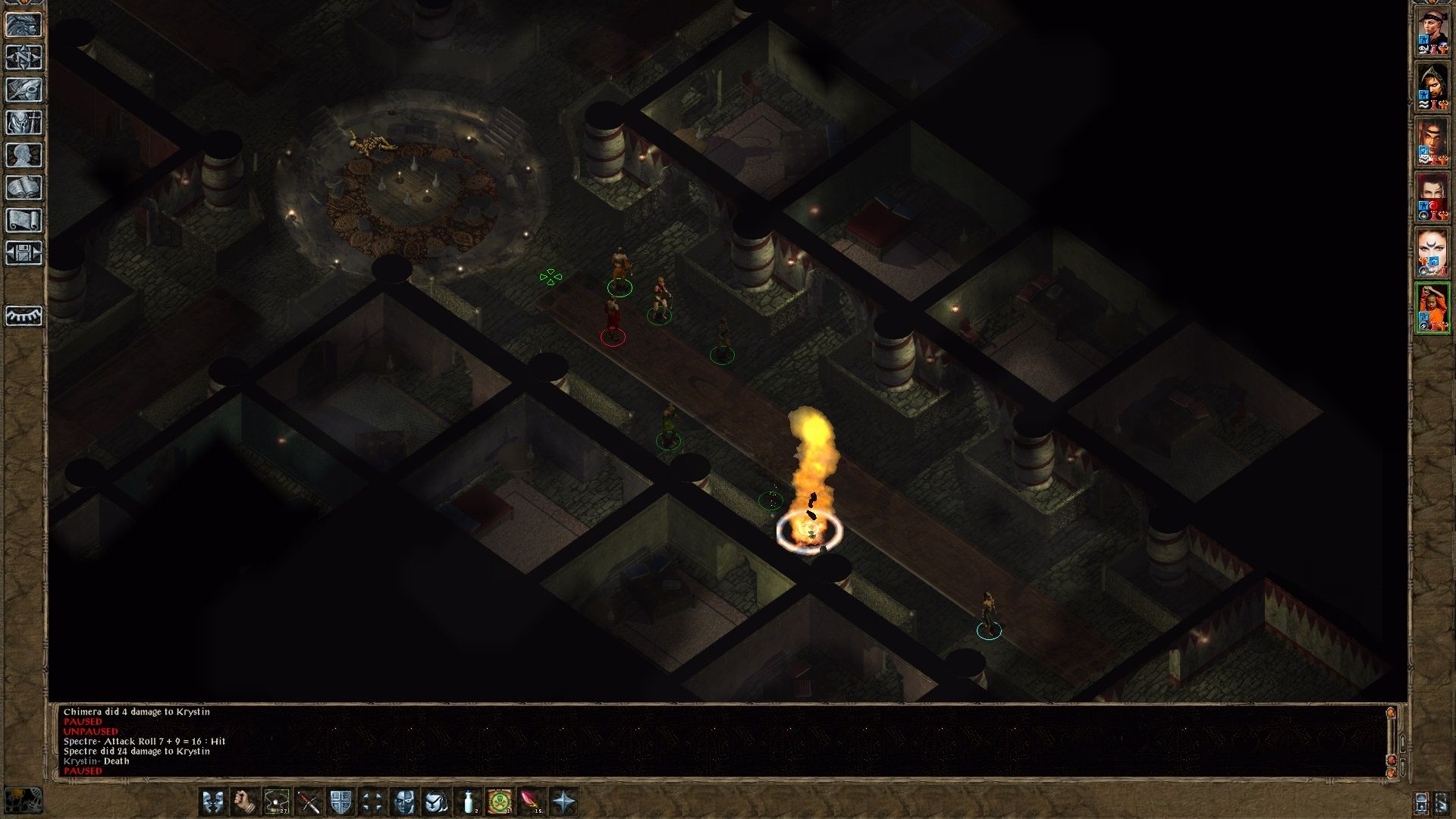Open the character record bust icon

click(x=24, y=155)
